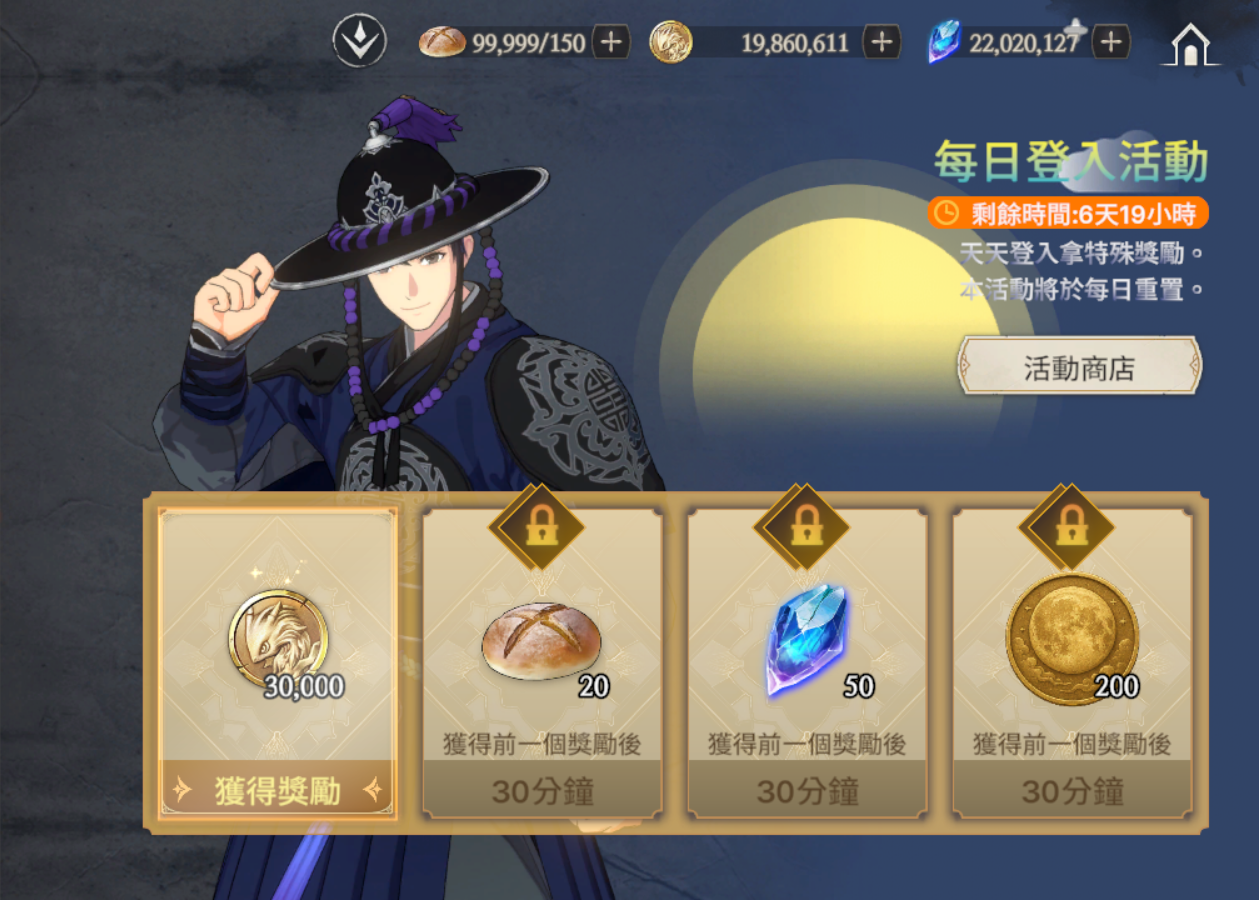Add more gold coins
Viewport: 1259px width, 900px height.
881,42
